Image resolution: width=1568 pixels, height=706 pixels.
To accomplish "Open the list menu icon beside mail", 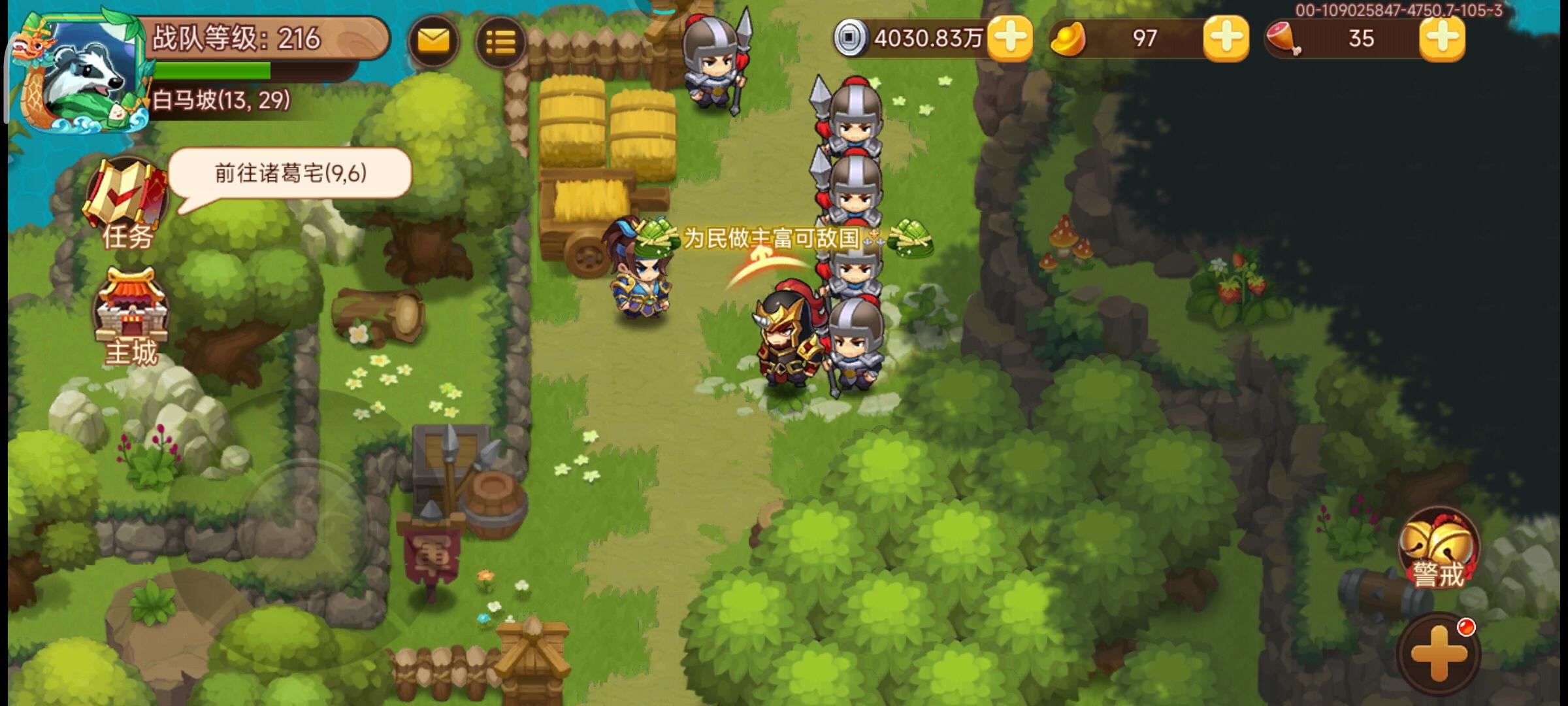I will point(500,41).
